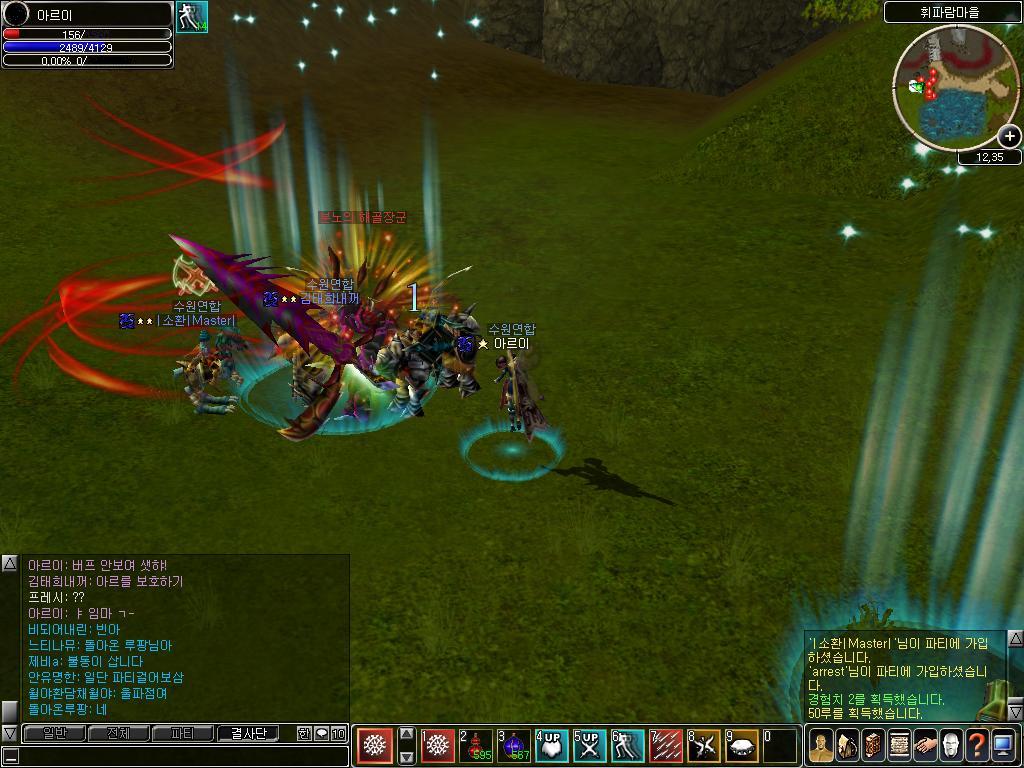Toggle the 한 Korean input mode button
Viewport: 1024px width, 768px height.
coord(304,733)
